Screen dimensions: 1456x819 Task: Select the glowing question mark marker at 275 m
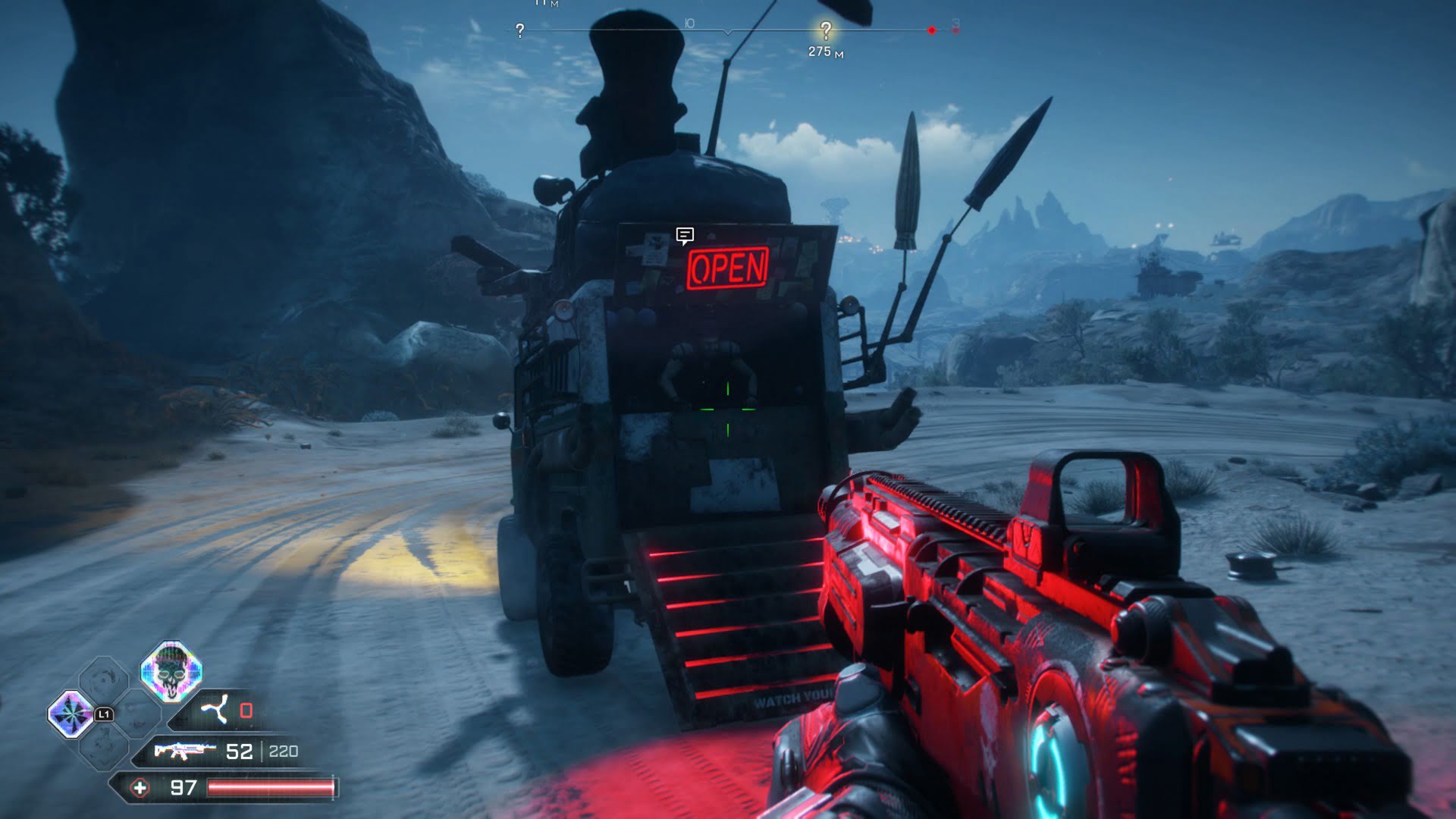tap(825, 31)
